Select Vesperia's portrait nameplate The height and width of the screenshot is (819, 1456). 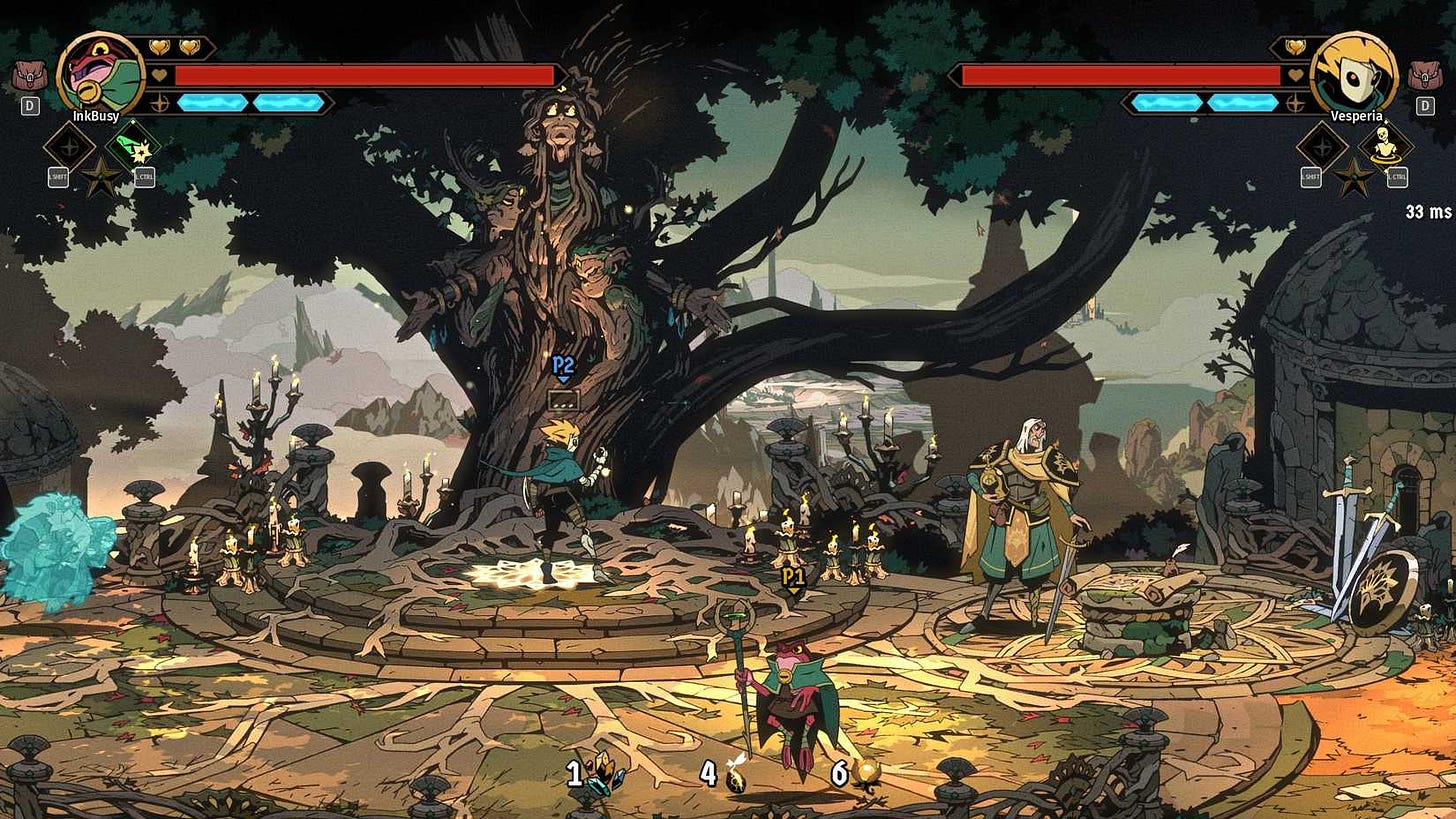coord(1357,115)
